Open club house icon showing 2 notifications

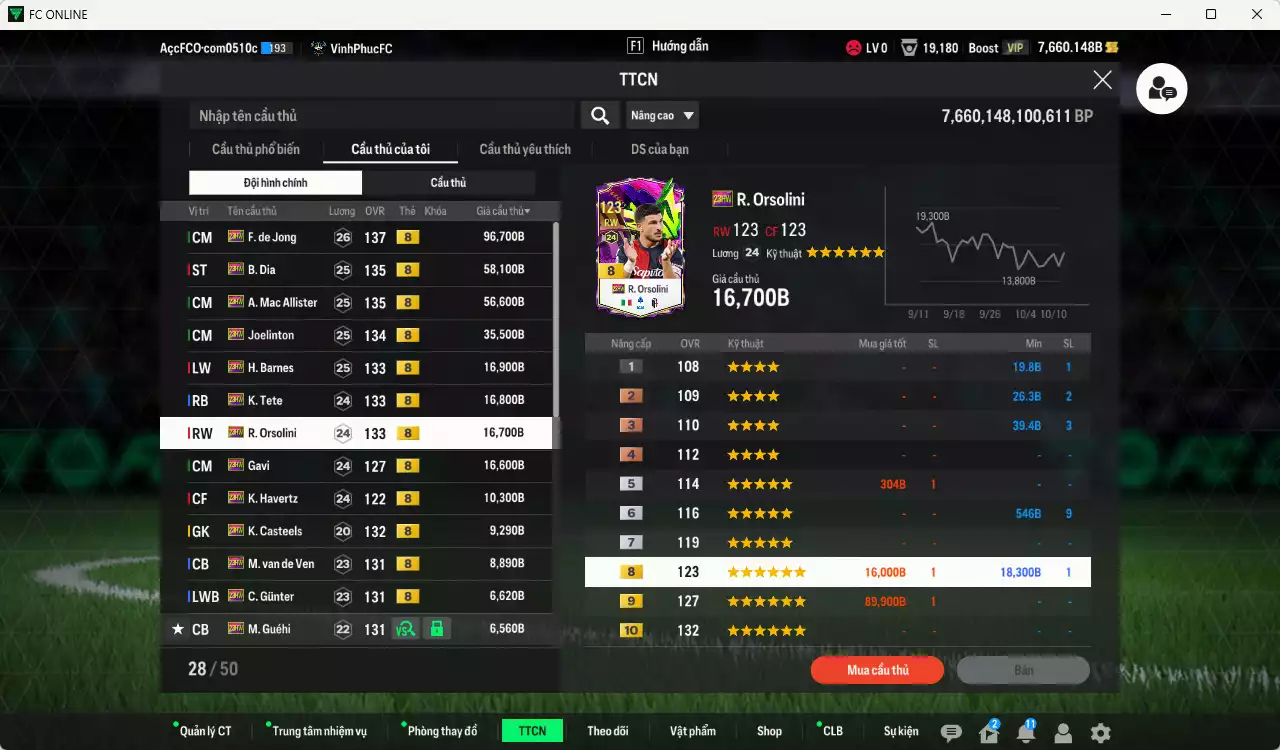pyautogui.click(x=986, y=733)
